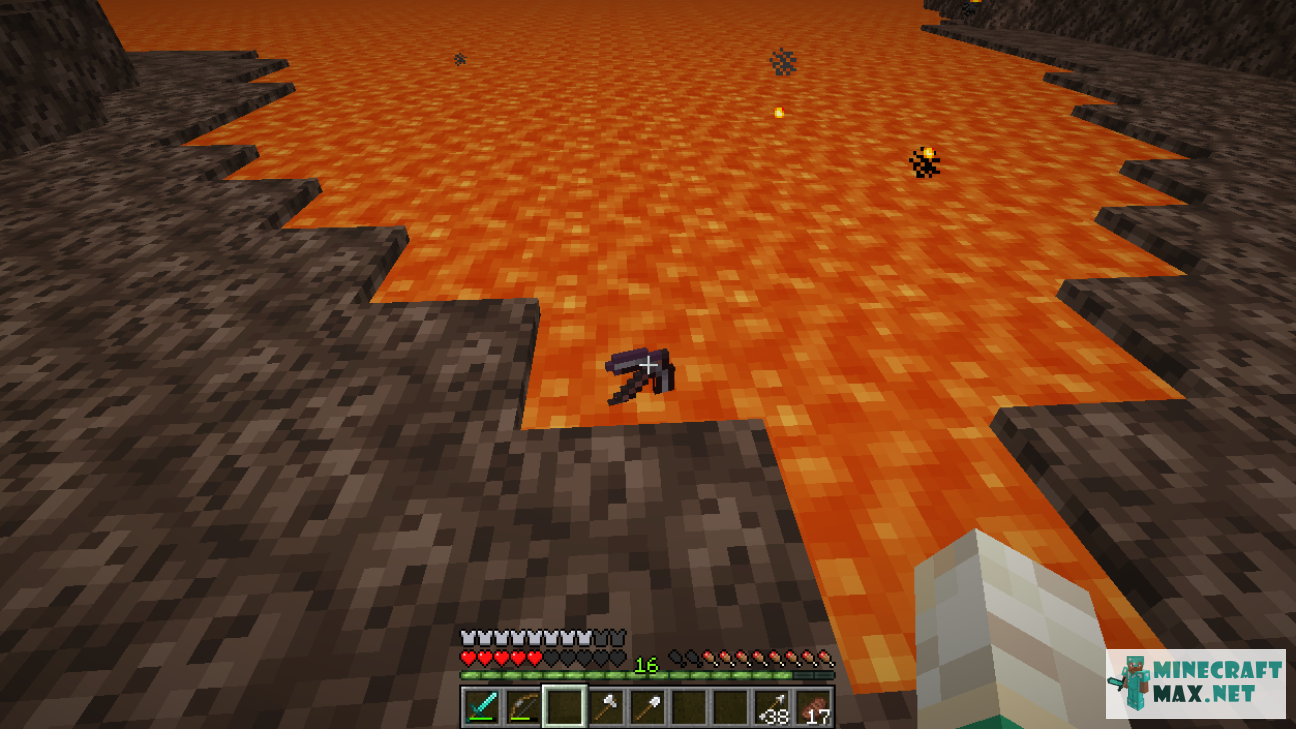Select the diamond sword in the hotbar
This screenshot has height=729, width=1296.
point(480,706)
